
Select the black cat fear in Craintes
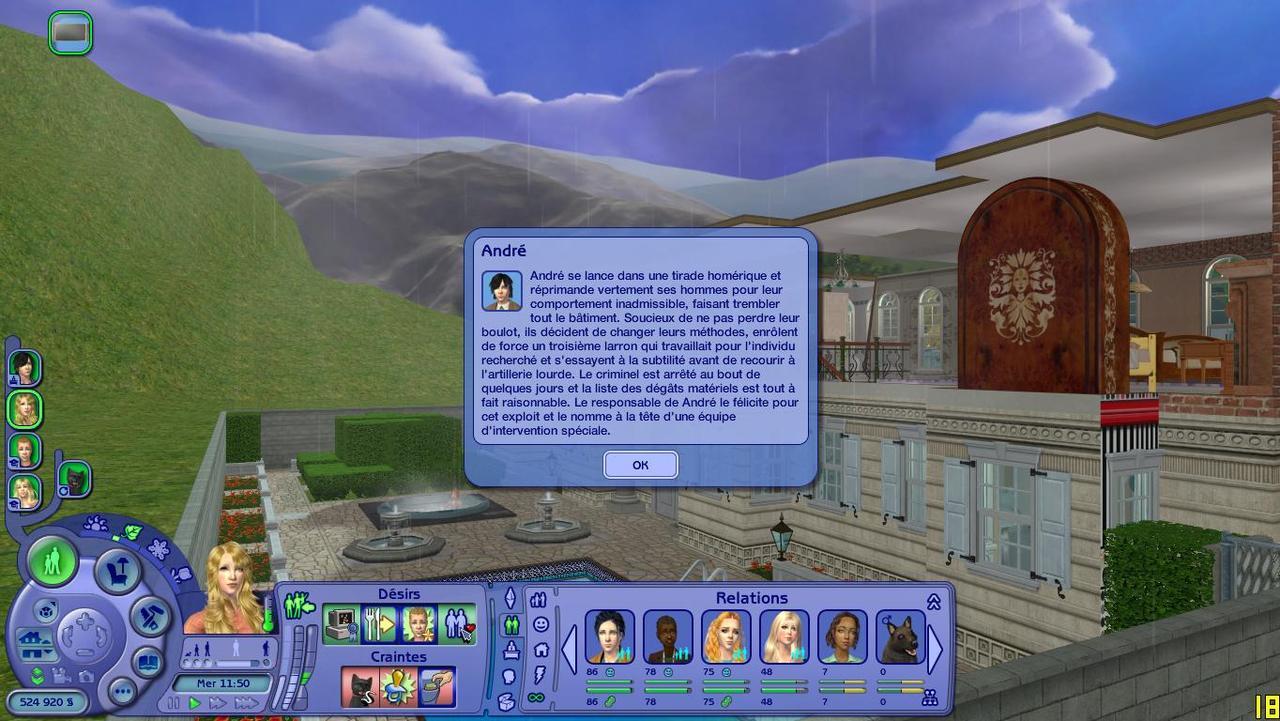[359, 688]
